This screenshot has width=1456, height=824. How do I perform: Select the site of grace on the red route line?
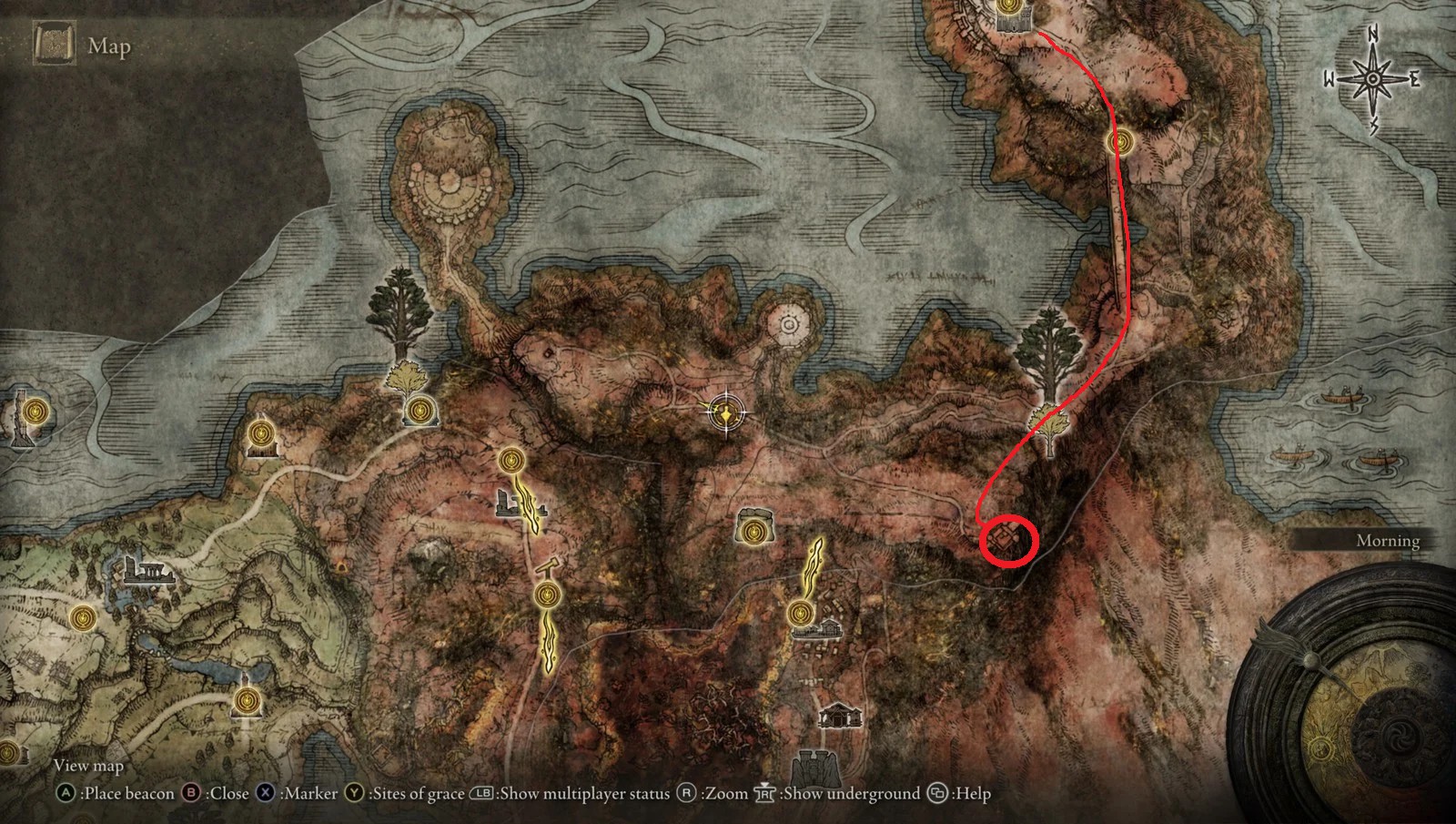1121,142
